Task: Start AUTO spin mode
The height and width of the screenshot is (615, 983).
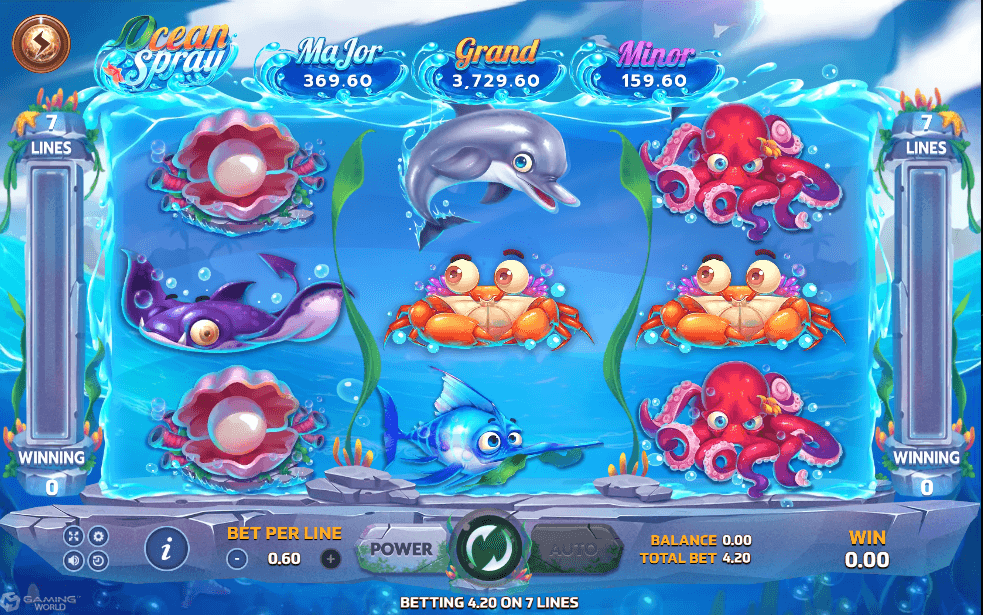Action: [574, 548]
